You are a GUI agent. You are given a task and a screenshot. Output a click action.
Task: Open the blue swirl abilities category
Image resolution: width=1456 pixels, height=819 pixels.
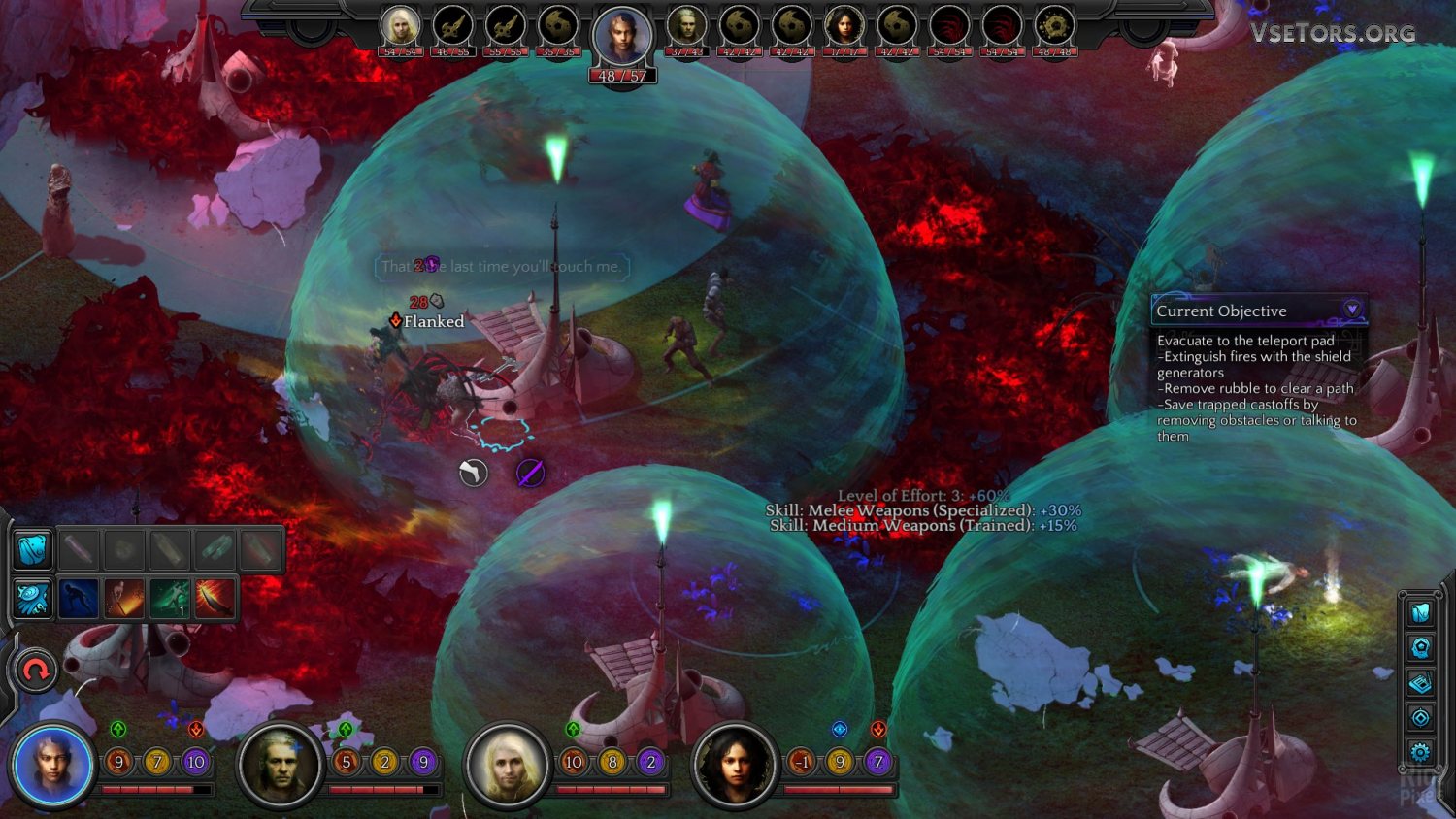click(x=32, y=599)
